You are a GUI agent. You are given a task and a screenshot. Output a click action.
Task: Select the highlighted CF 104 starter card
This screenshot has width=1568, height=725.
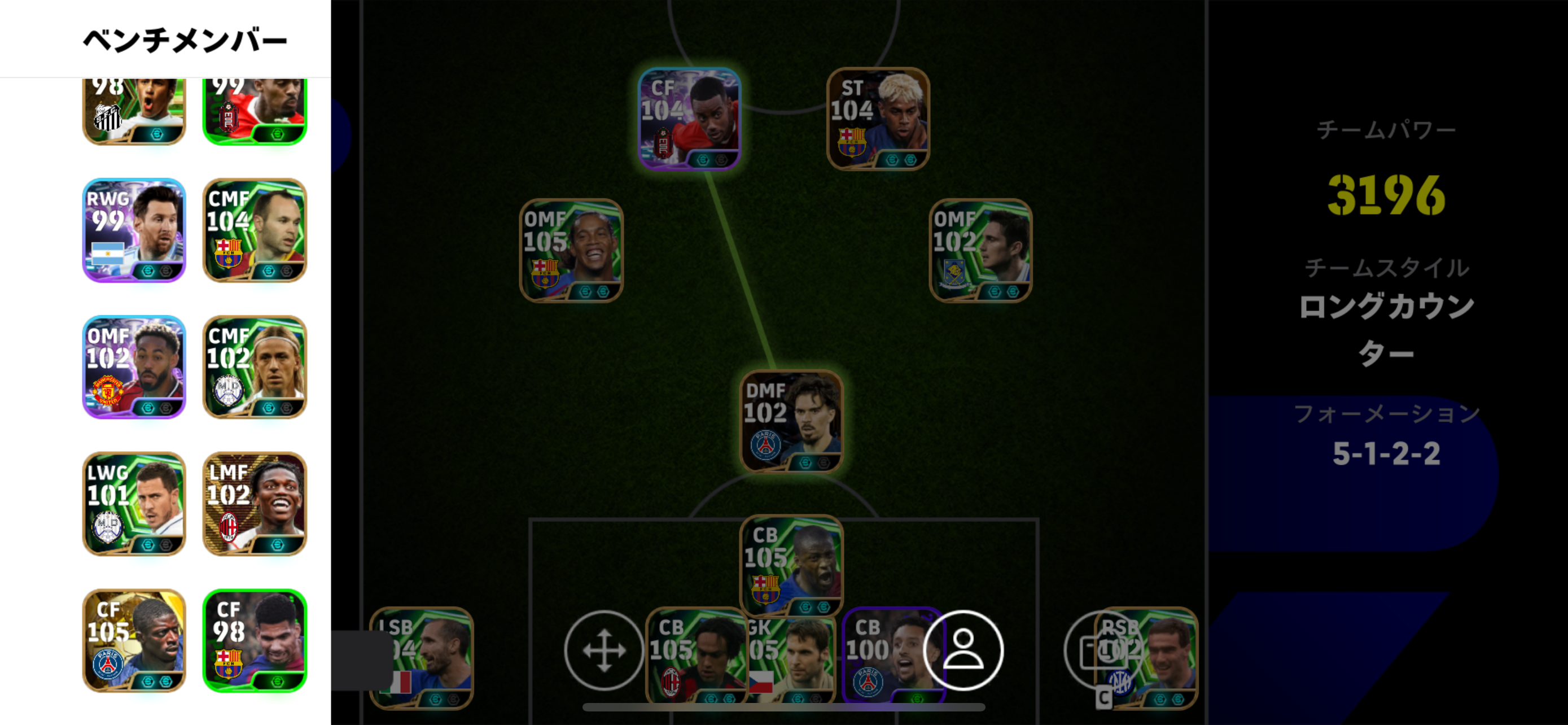(x=689, y=119)
